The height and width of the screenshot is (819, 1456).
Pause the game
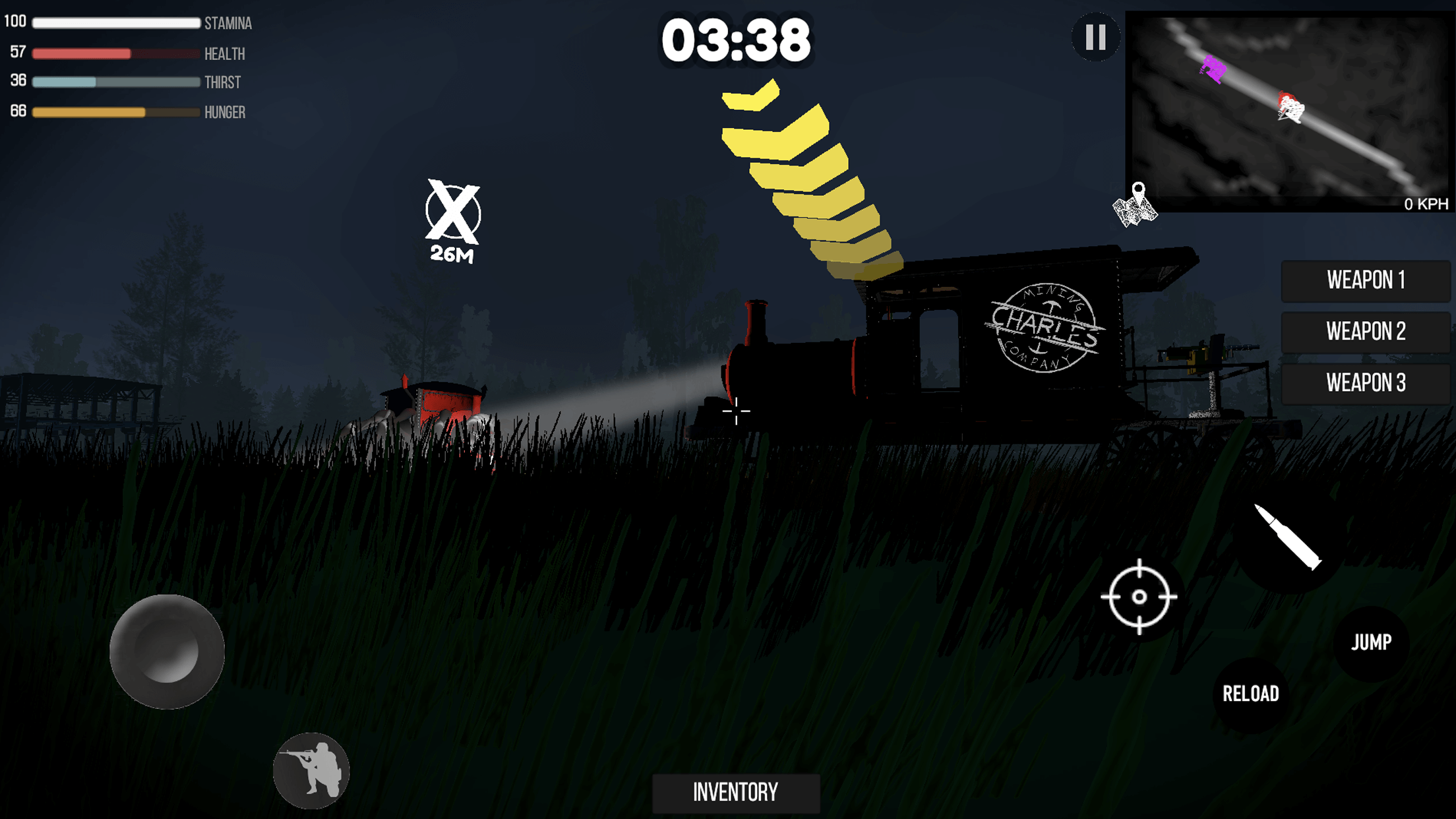pos(1095,37)
